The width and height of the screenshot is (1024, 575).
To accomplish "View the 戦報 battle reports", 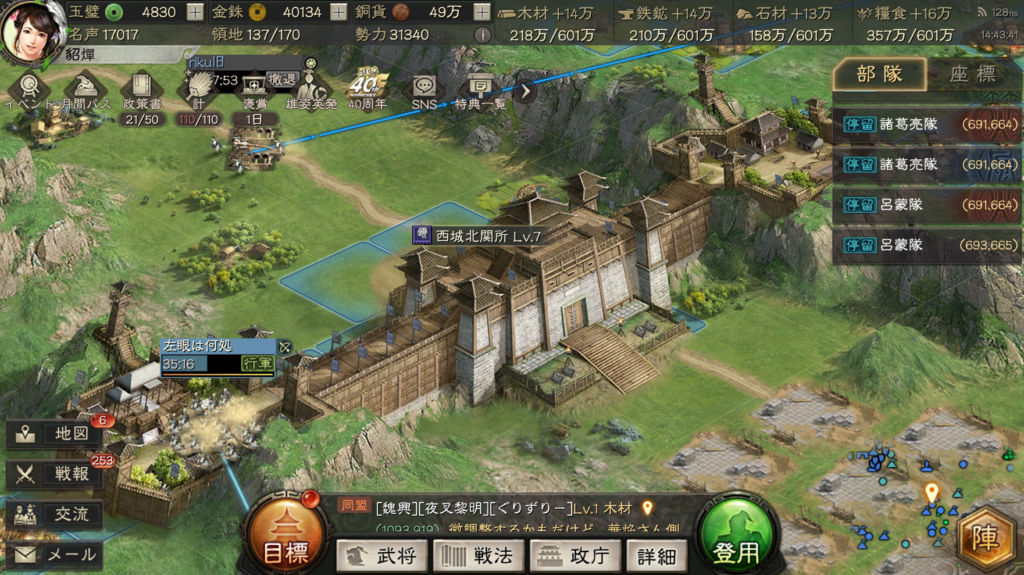I will [x=56, y=474].
